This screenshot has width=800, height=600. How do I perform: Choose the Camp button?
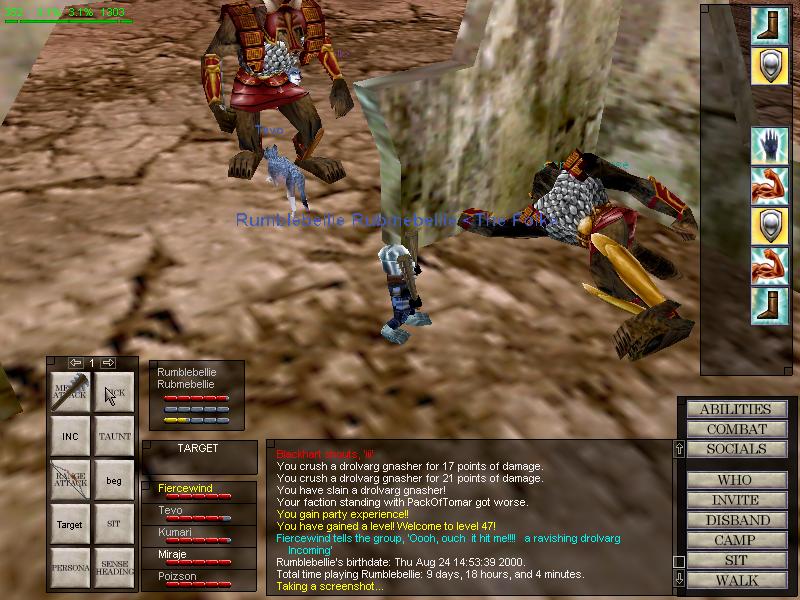coord(735,540)
